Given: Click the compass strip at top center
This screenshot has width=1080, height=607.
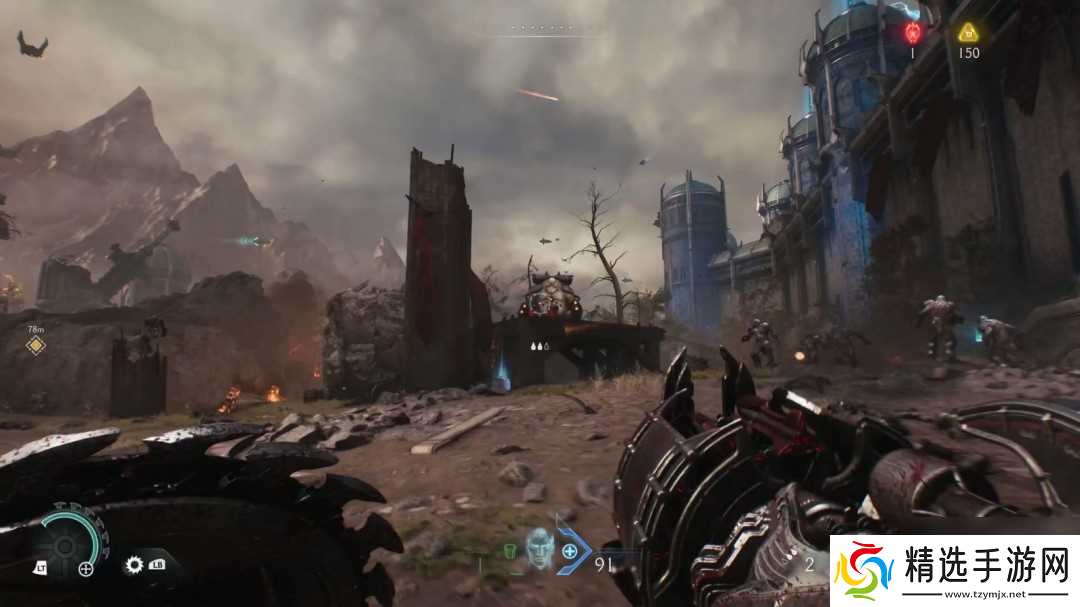Looking at the screenshot, I should click(540, 29).
